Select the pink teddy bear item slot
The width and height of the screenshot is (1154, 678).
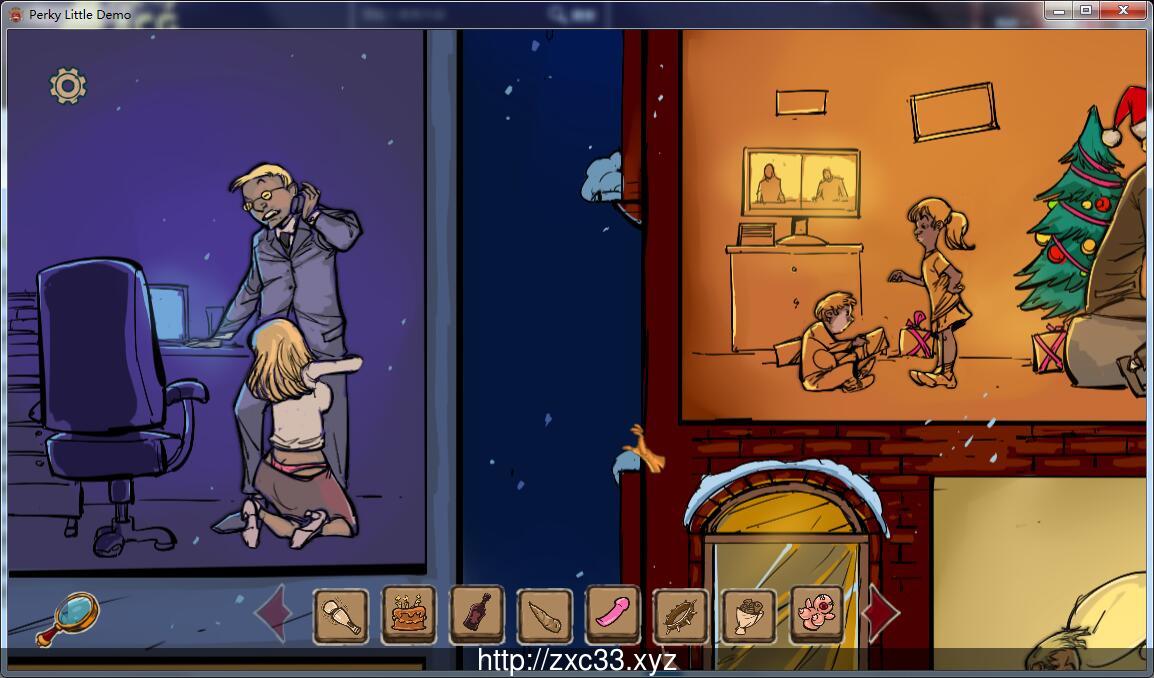[817, 614]
